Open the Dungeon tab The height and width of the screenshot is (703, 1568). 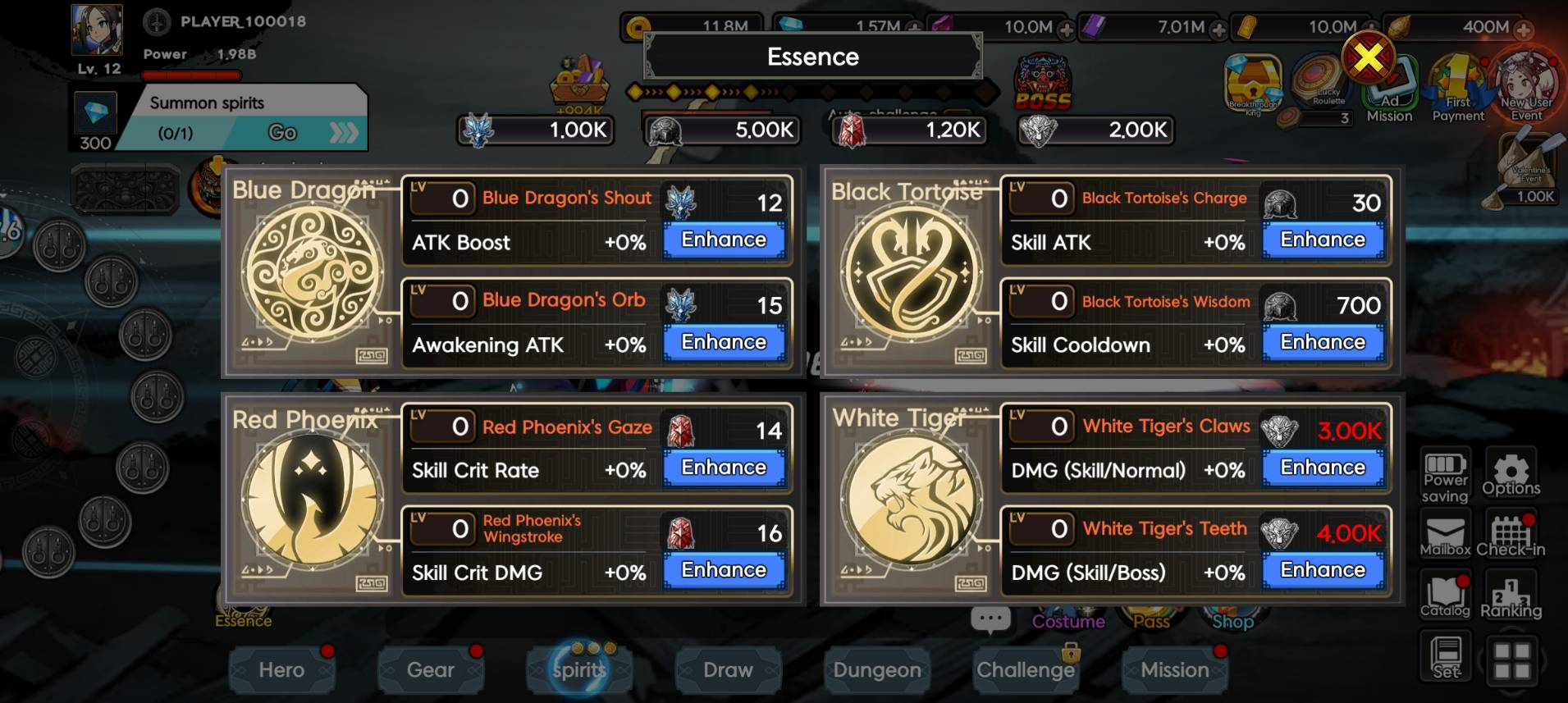pyautogui.click(x=877, y=670)
